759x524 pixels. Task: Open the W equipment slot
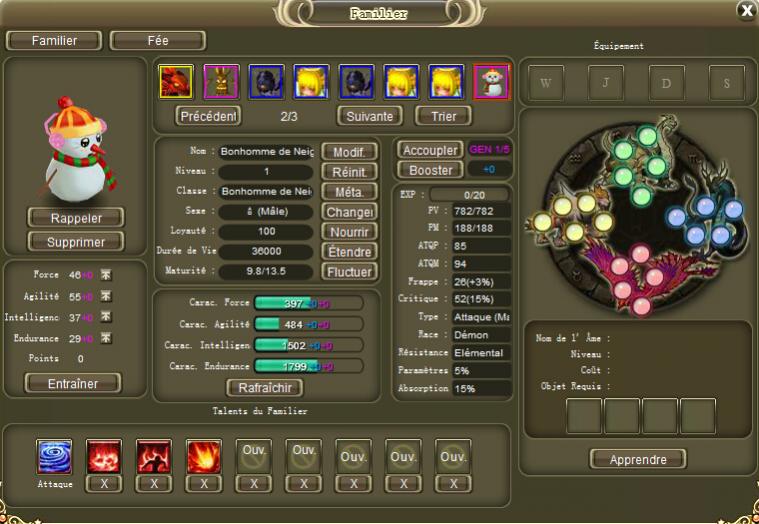[x=546, y=84]
